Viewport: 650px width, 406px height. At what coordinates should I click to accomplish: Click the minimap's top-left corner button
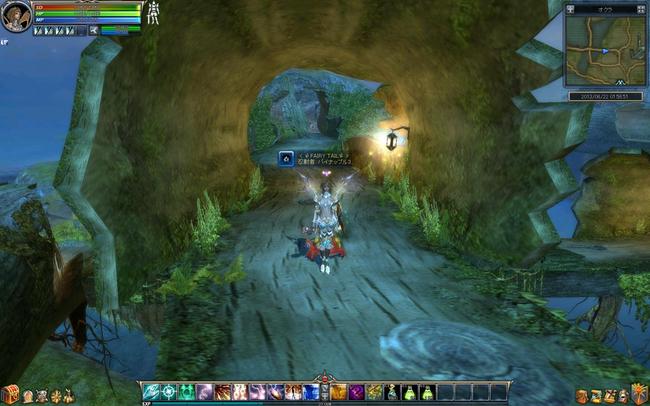(570, 8)
